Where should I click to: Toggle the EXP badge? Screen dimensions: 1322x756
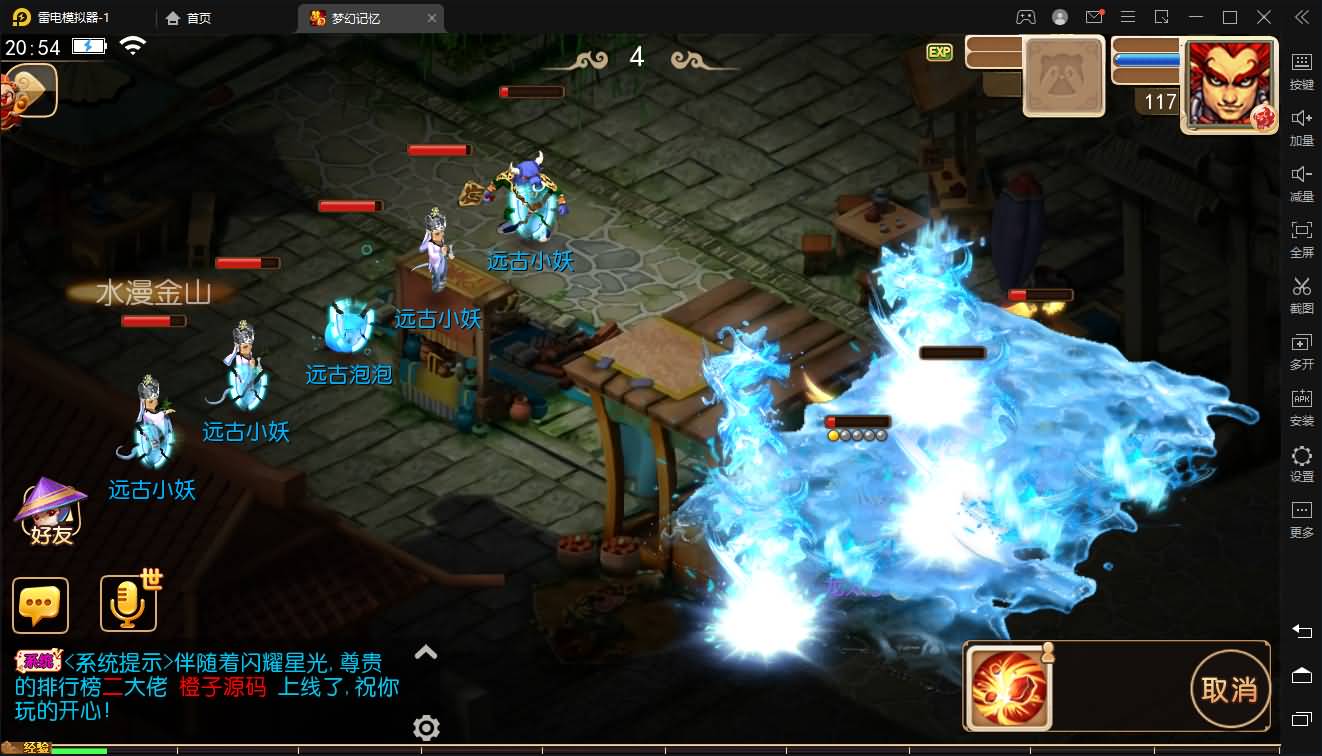coord(939,52)
